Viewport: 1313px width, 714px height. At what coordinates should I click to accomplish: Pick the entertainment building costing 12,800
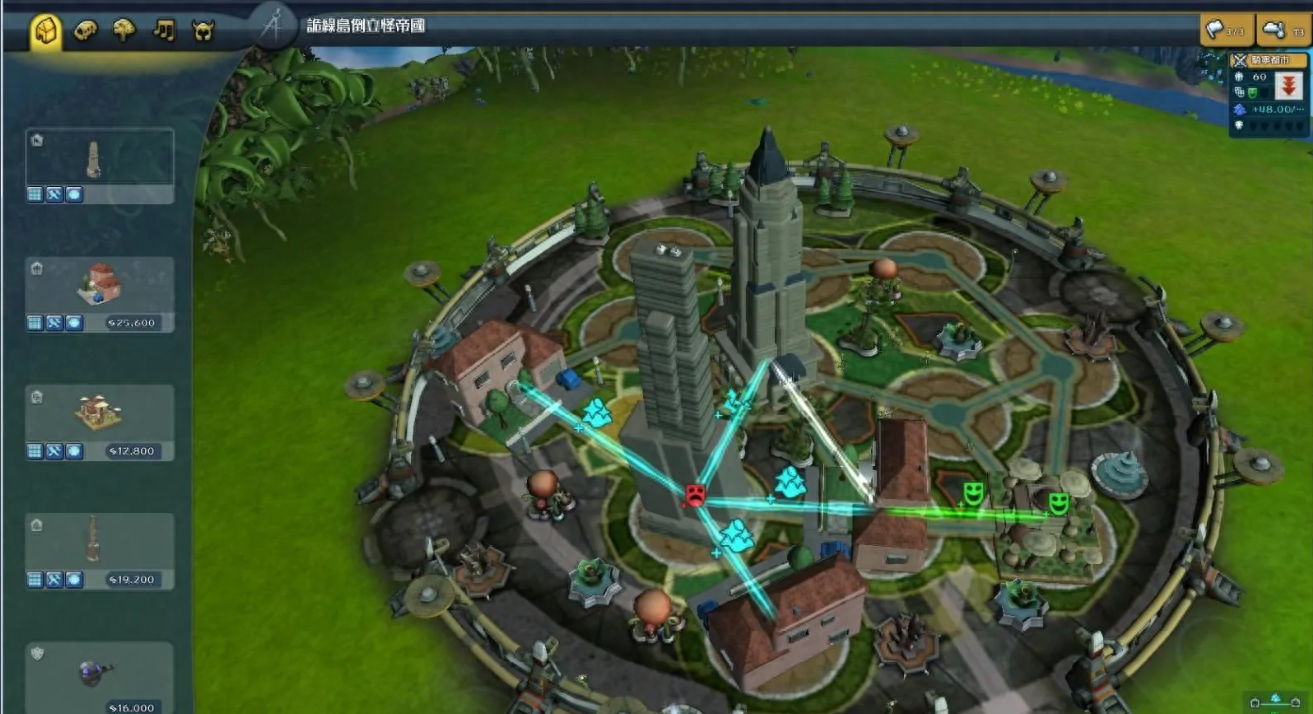99,414
